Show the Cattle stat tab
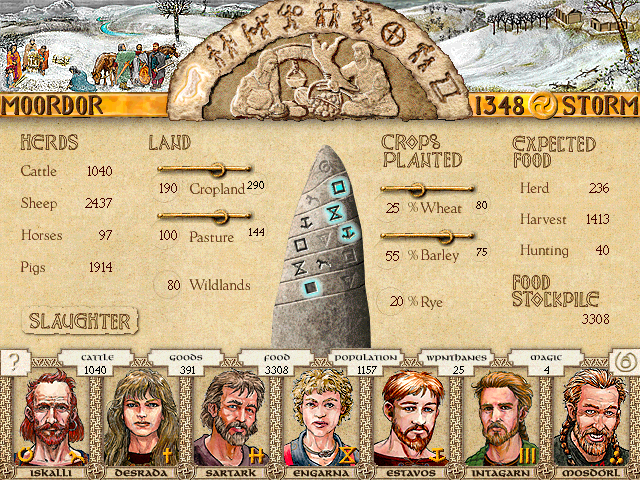The height and width of the screenshot is (480, 640). click(x=97, y=363)
